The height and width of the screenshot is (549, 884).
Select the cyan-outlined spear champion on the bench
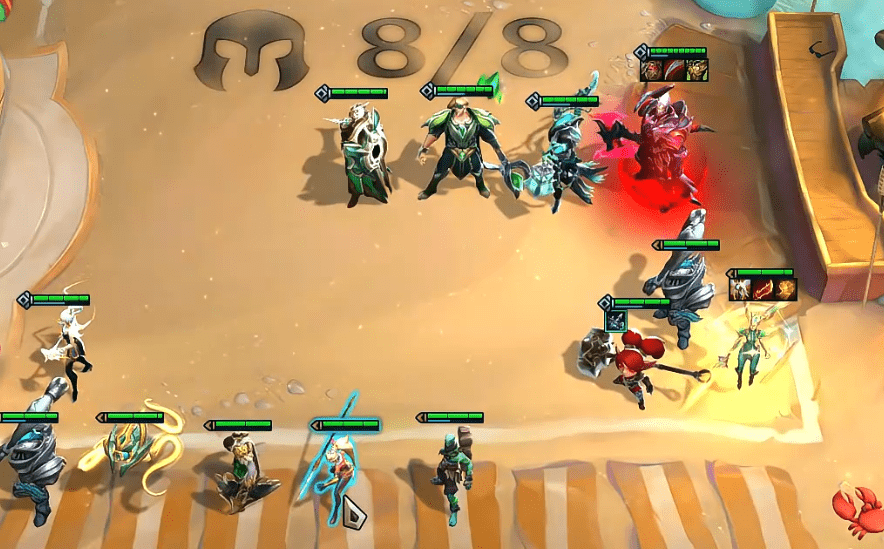tap(335, 470)
